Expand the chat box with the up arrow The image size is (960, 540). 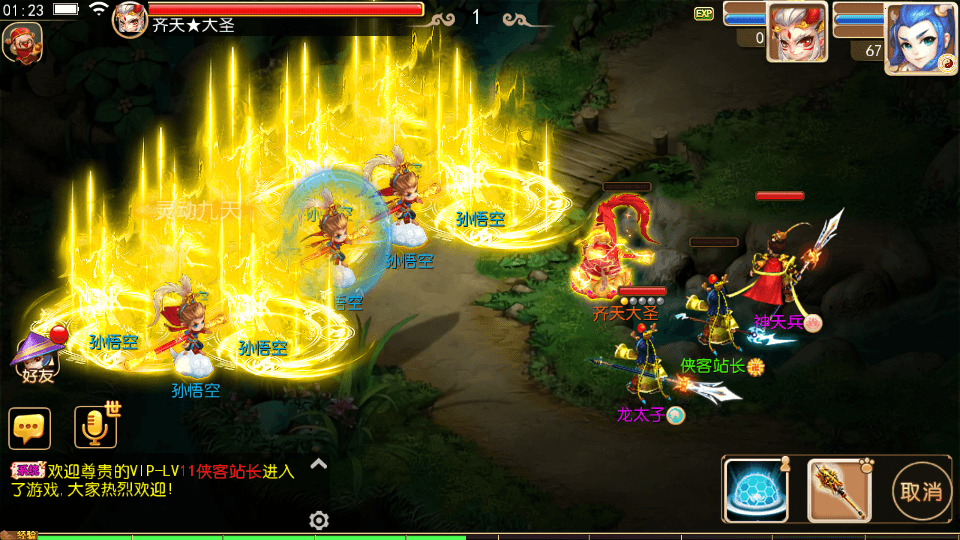(318, 463)
